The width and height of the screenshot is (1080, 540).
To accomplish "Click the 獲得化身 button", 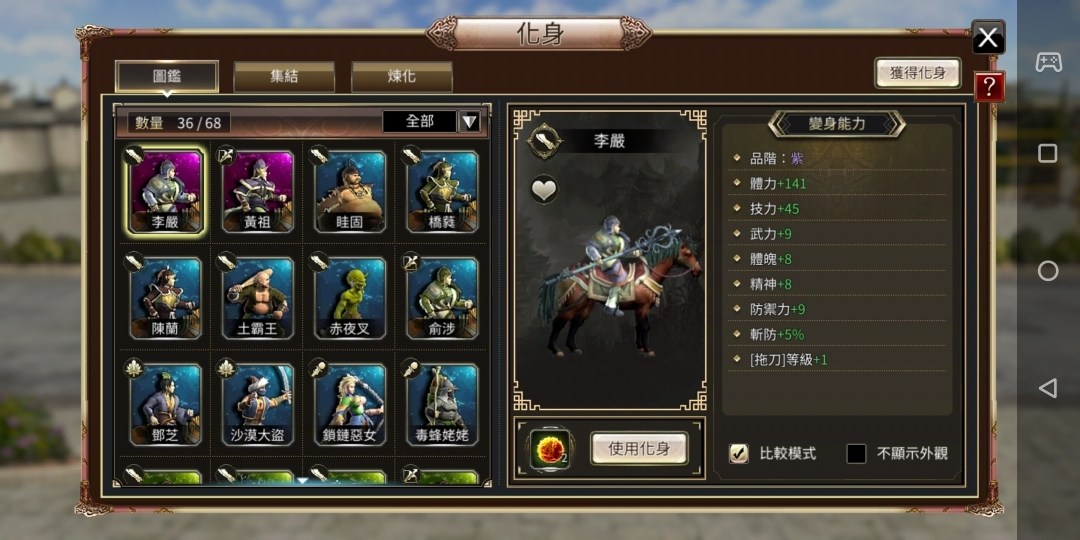I will [917, 73].
